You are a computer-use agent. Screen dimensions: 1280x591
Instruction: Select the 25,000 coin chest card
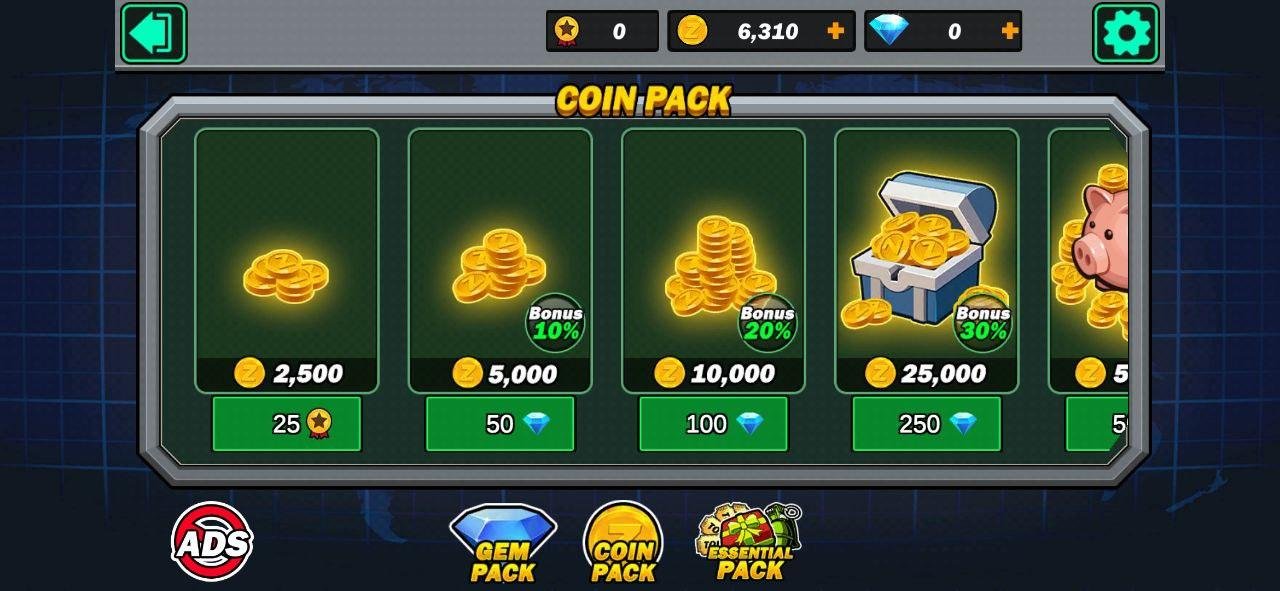point(926,260)
